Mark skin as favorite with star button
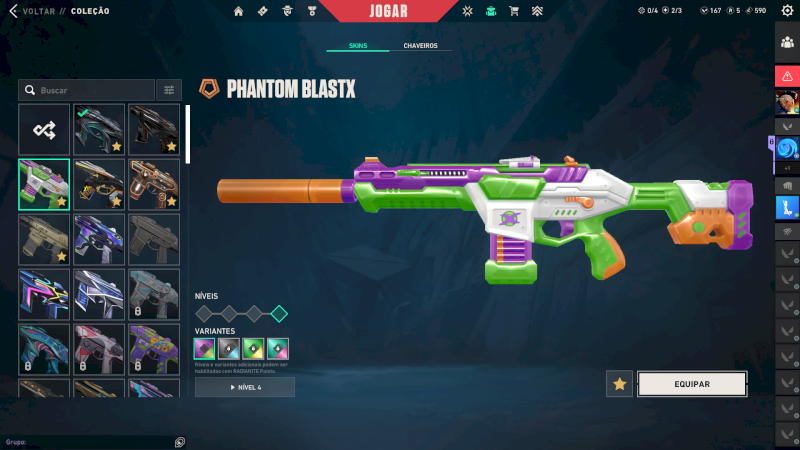 click(619, 384)
